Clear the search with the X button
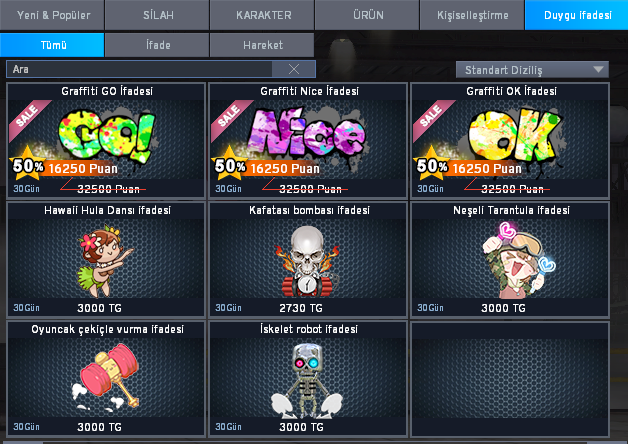The height and width of the screenshot is (444, 628). (x=294, y=69)
